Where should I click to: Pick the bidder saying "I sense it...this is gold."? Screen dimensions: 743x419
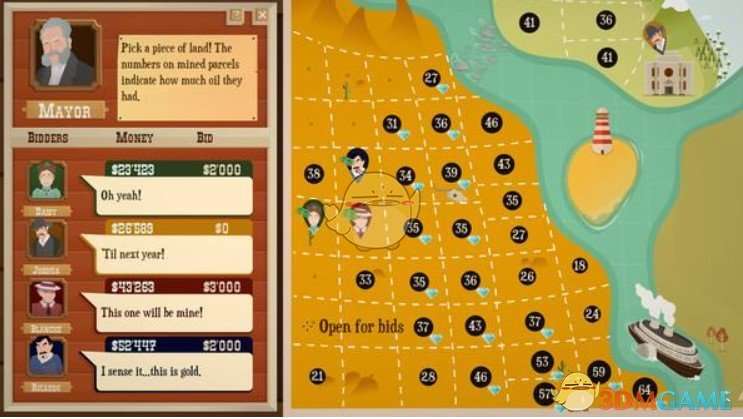(47, 357)
